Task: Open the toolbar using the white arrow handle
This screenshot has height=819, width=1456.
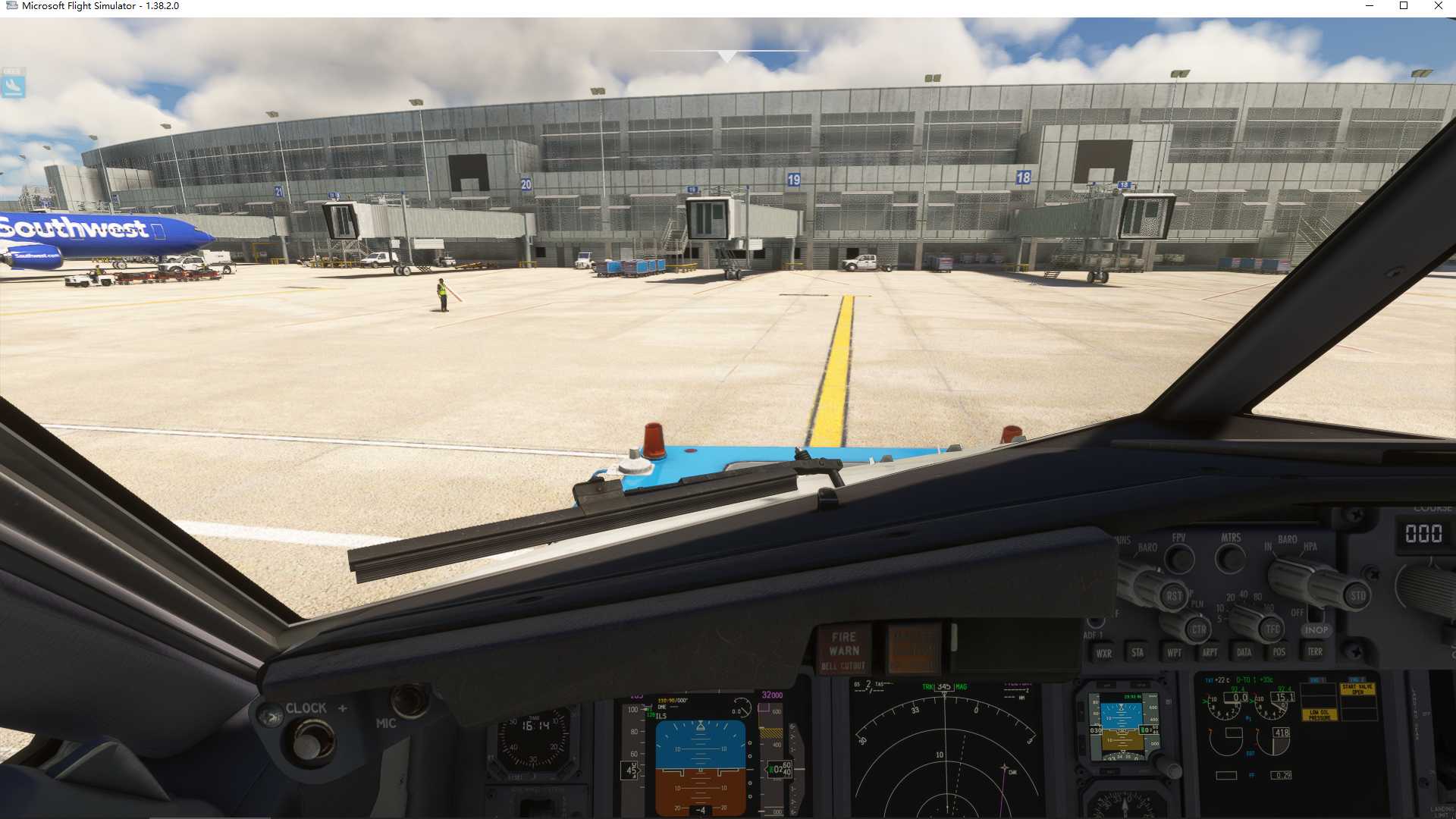Action: point(727,57)
